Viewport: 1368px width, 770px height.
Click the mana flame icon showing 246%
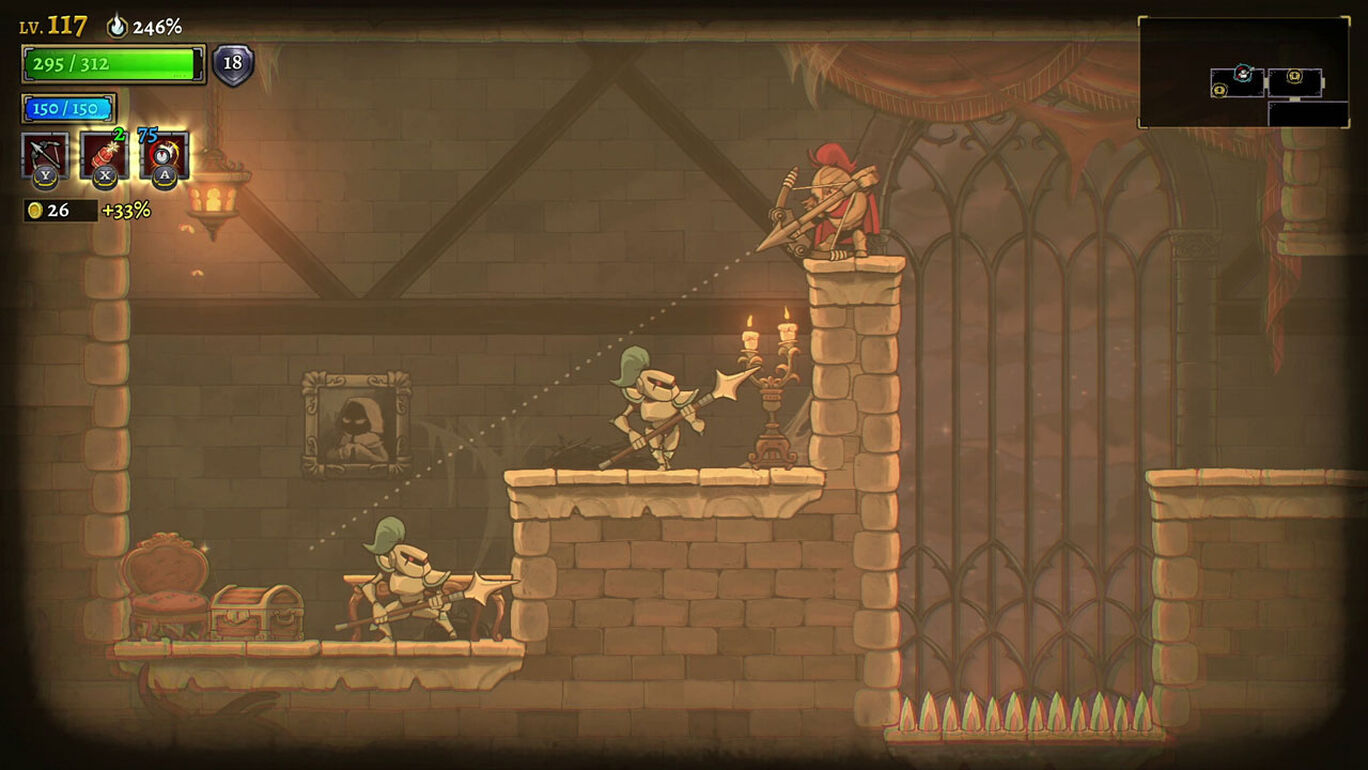click(x=117, y=27)
